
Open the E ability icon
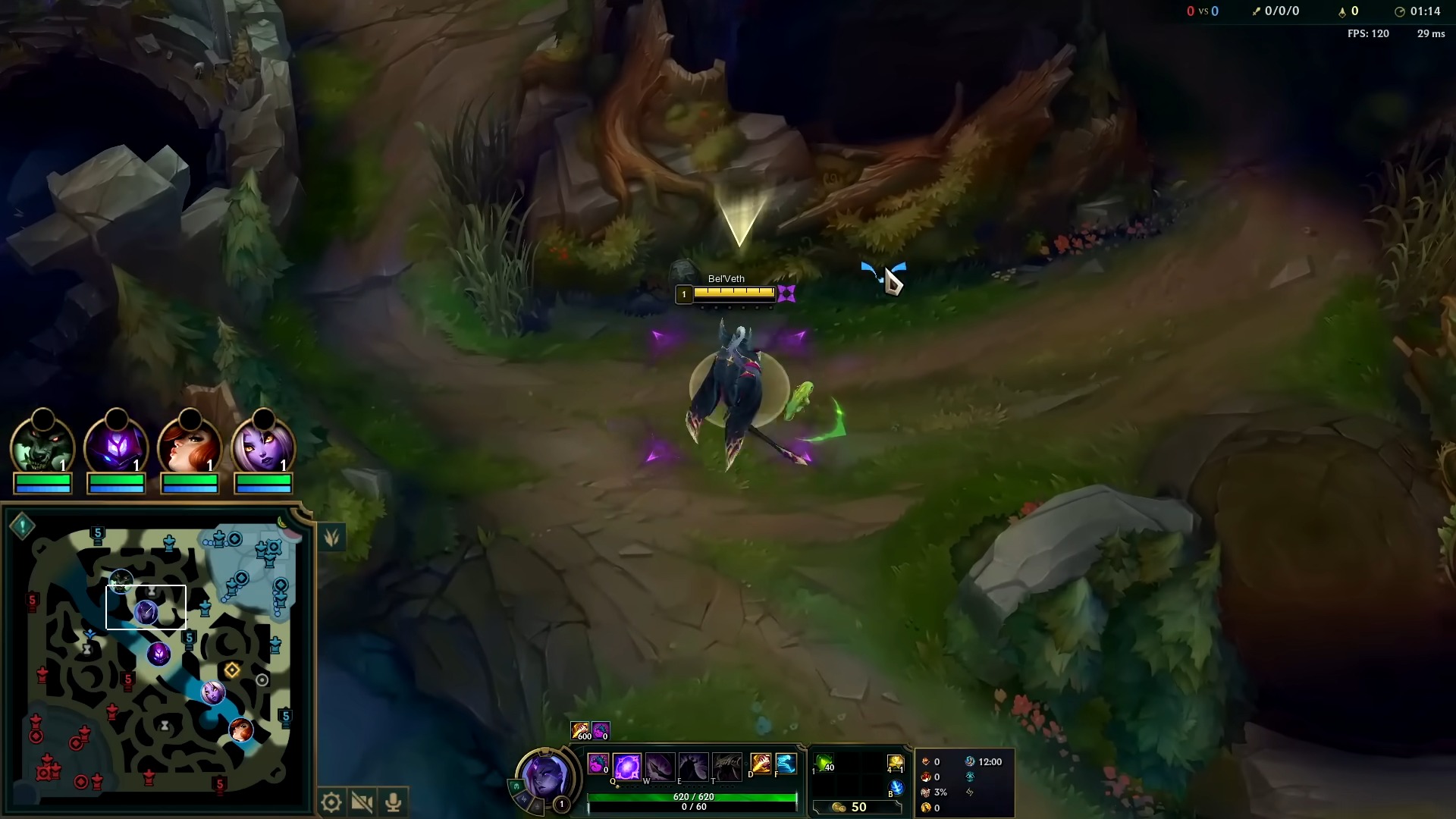[x=692, y=767]
